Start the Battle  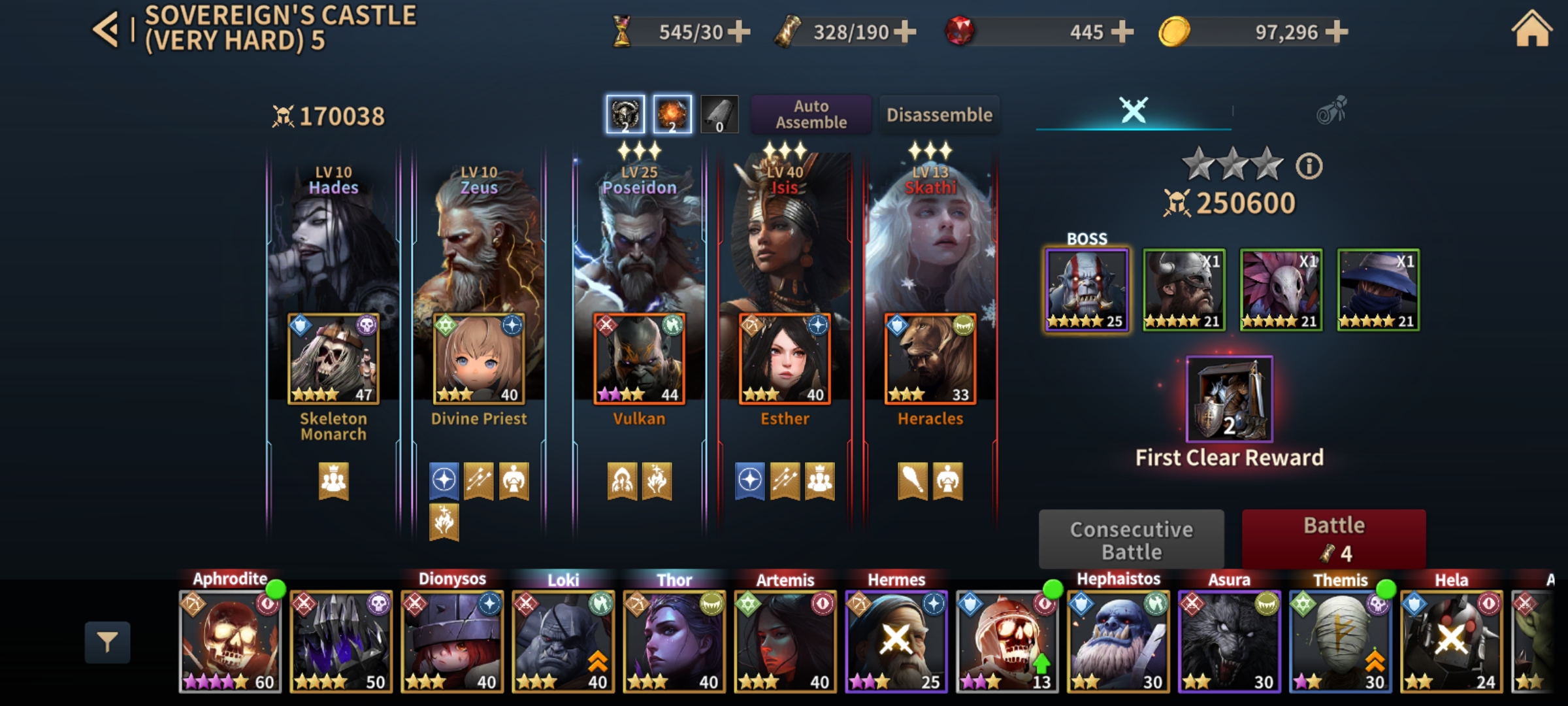[x=1333, y=539]
